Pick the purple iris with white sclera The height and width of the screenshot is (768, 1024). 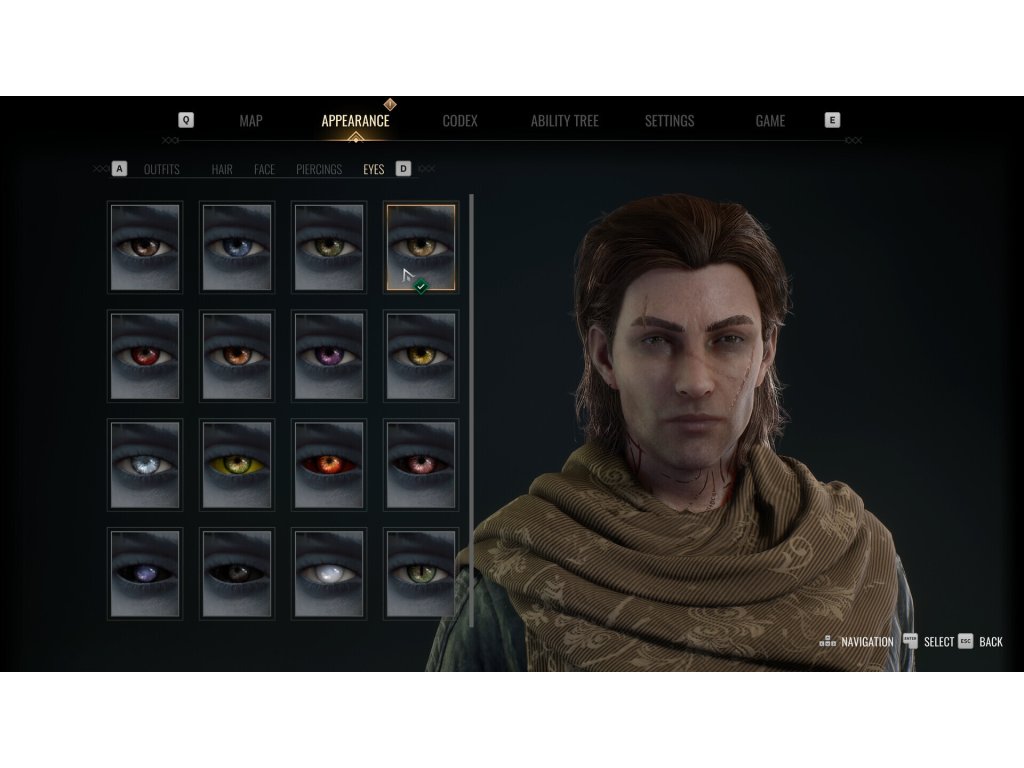coord(329,355)
